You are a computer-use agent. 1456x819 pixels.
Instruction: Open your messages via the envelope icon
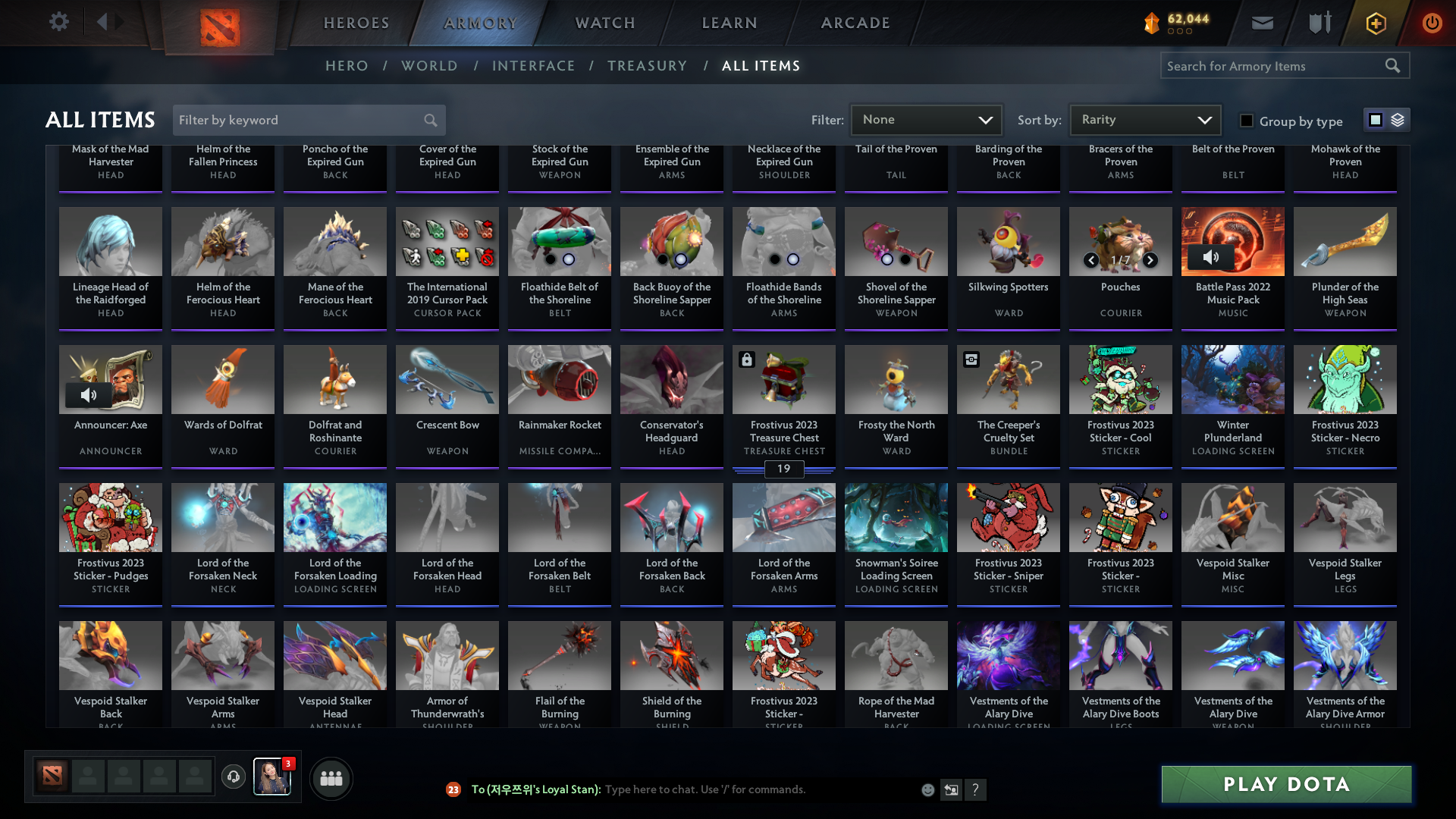1262,23
